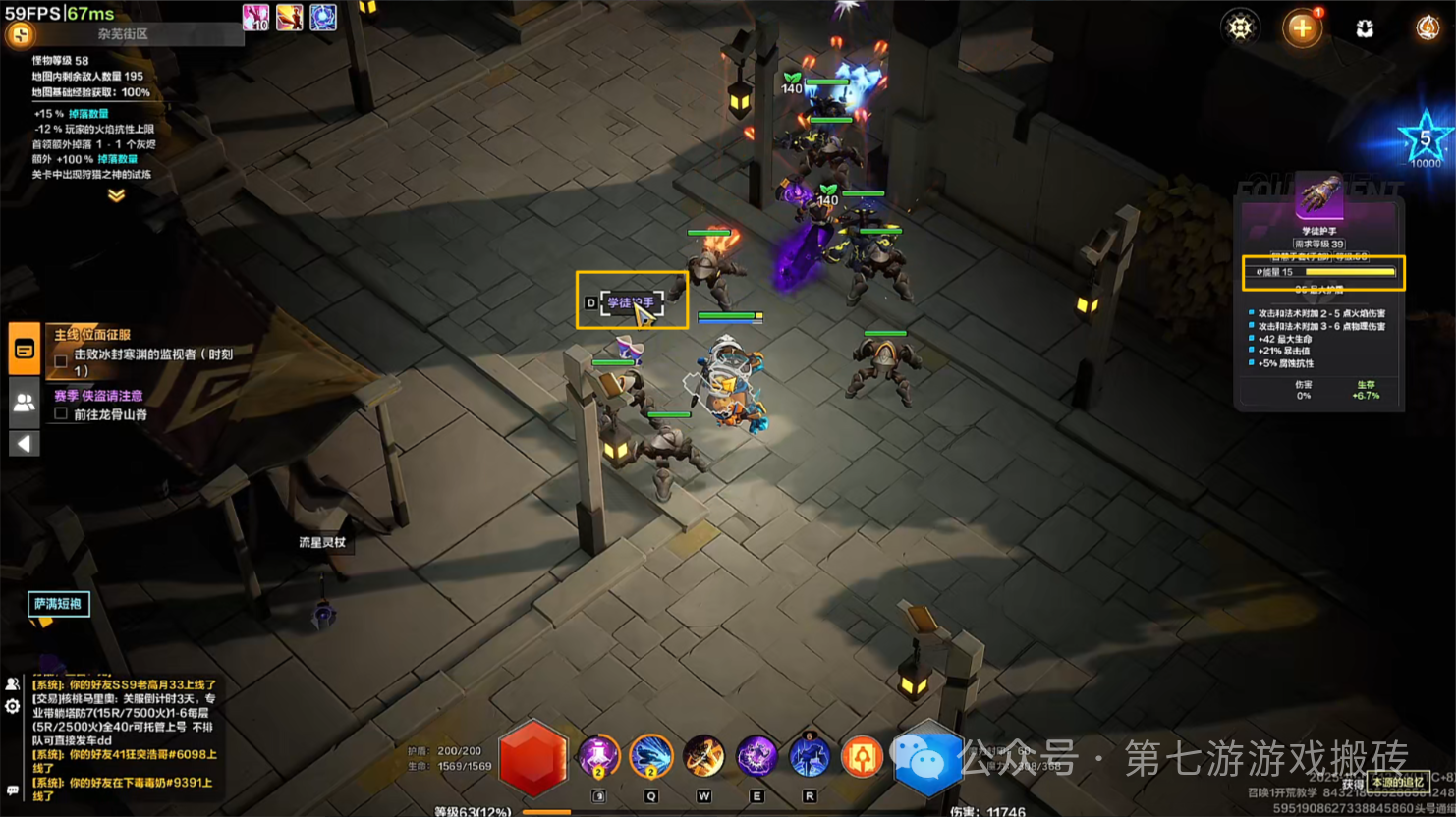Image resolution: width=1456 pixels, height=817 pixels.
Task: Open the orange quest tracker tab
Action: point(25,349)
